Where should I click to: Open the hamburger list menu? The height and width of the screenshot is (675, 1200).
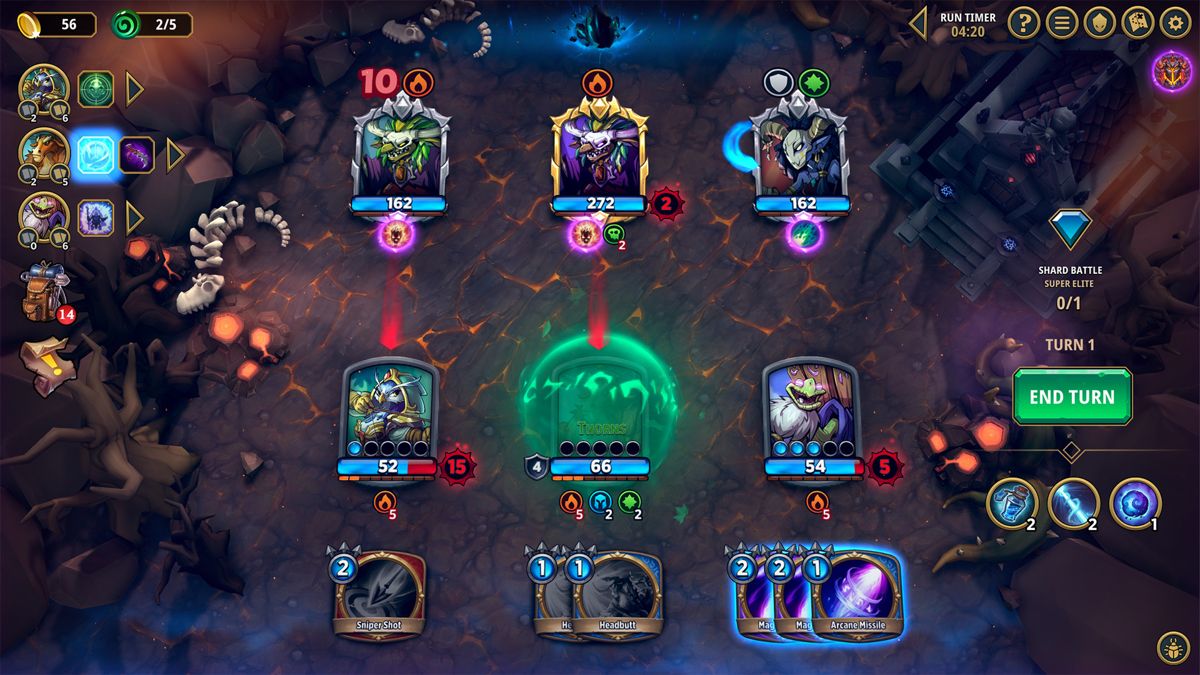tap(1061, 22)
